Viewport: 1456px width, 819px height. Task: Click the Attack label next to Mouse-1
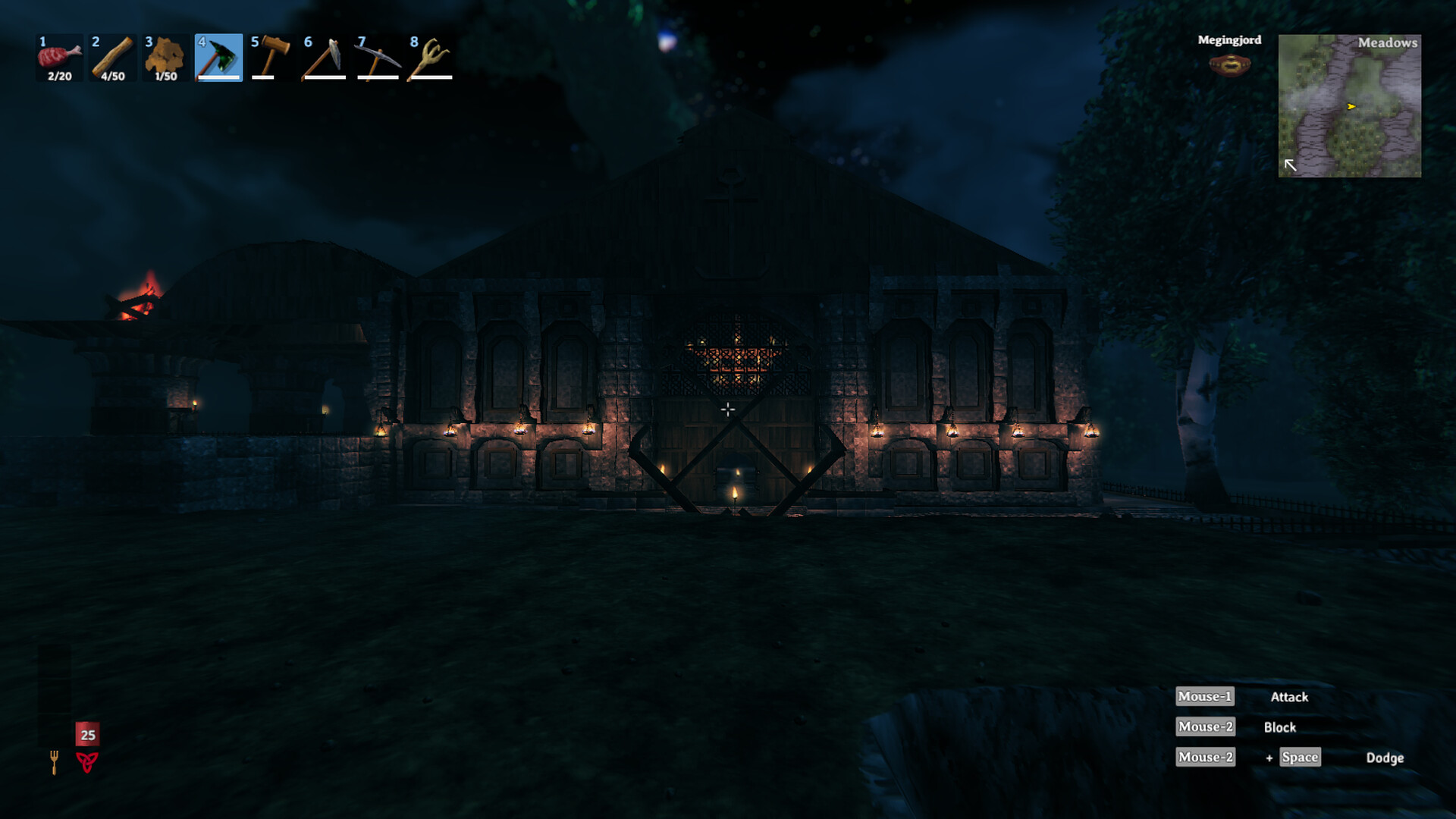(x=1288, y=697)
